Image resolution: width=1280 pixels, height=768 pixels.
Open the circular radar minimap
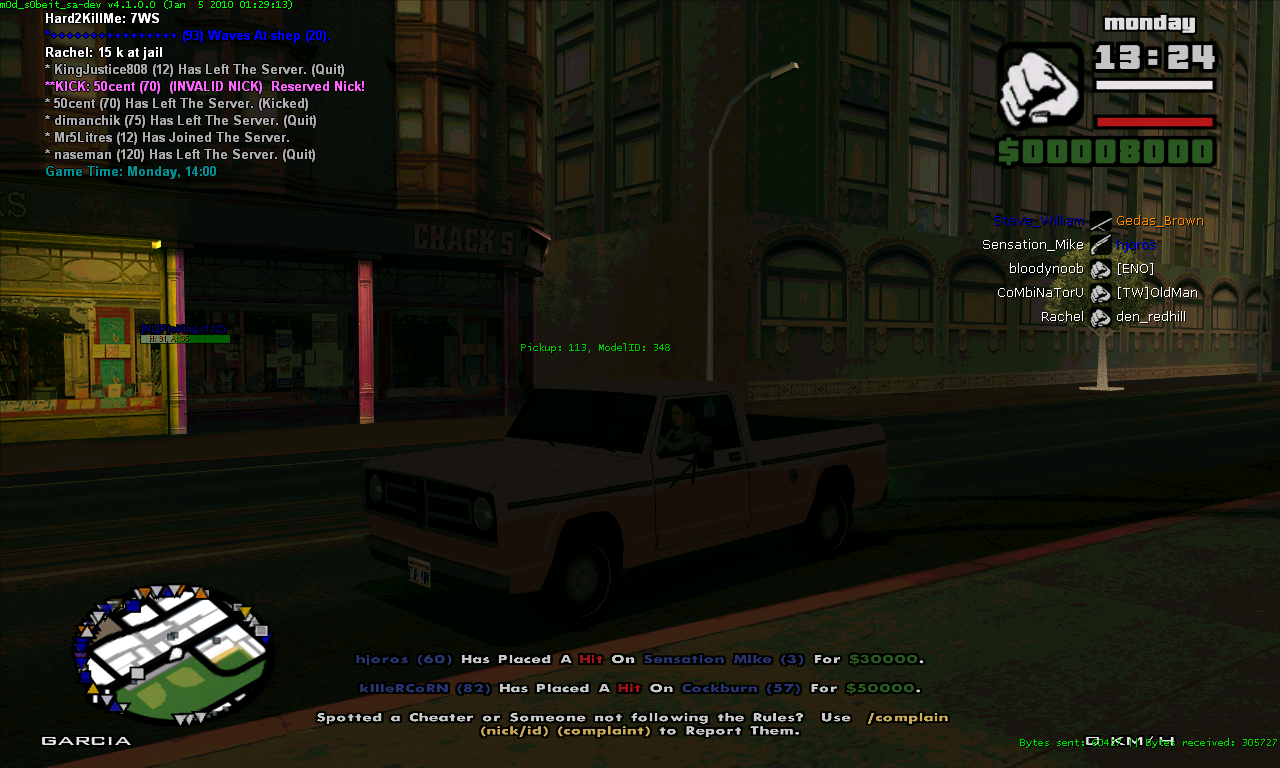coord(174,653)
